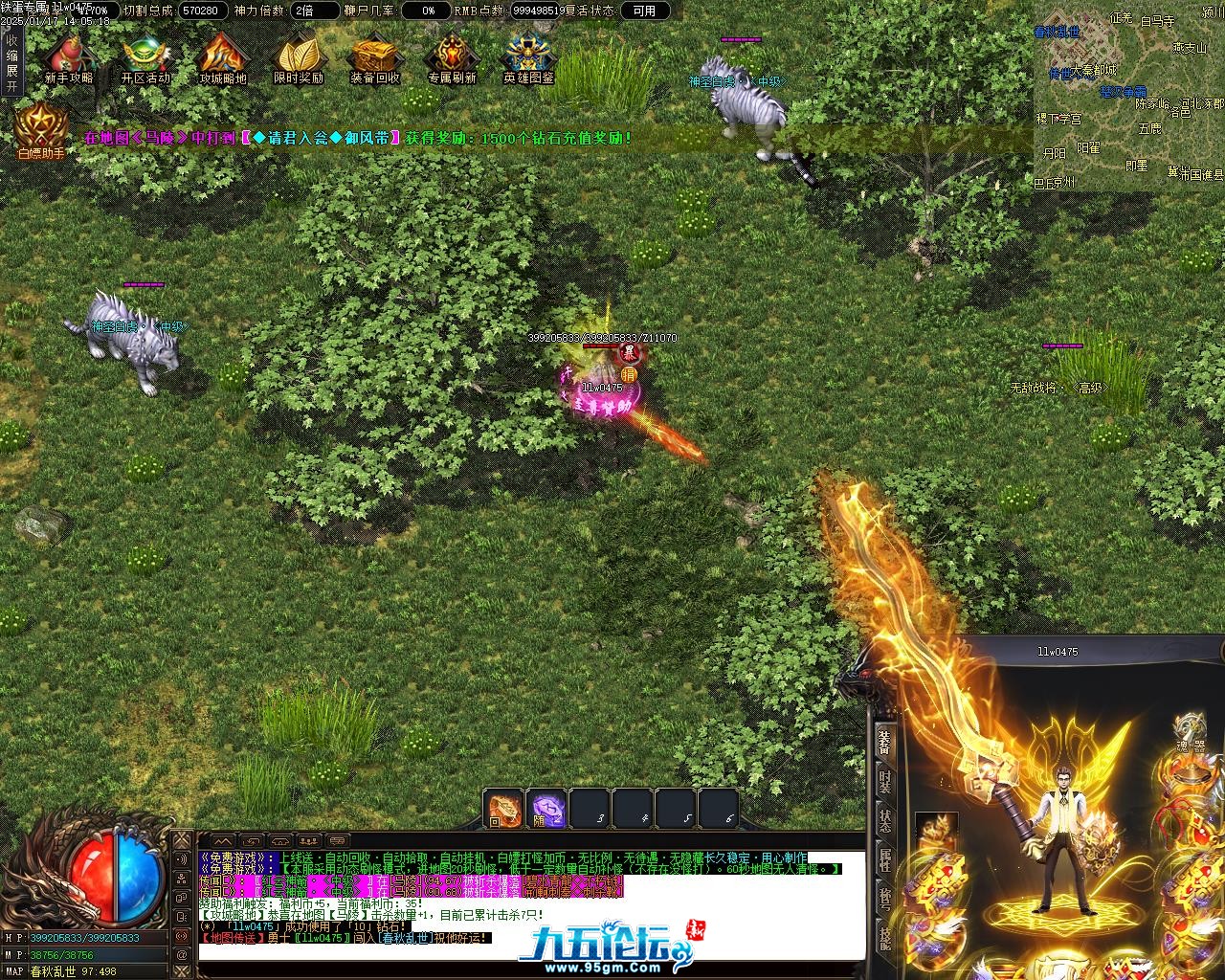Switch to the 状态 status tab
This screenshot has height=980, width=1225.
coord(884,821)
